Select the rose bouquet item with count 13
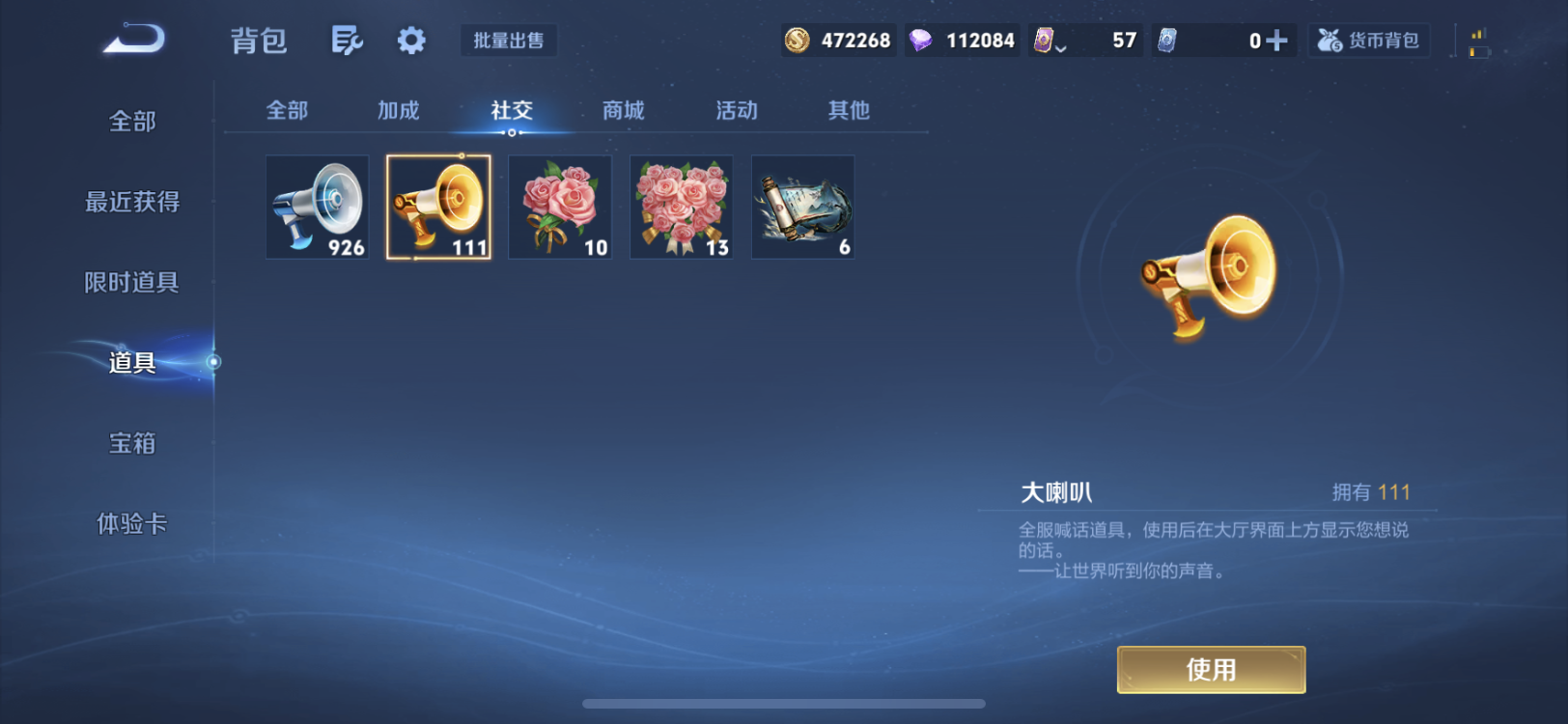The height and width of the screenshot is (724, 1568). 681,207
